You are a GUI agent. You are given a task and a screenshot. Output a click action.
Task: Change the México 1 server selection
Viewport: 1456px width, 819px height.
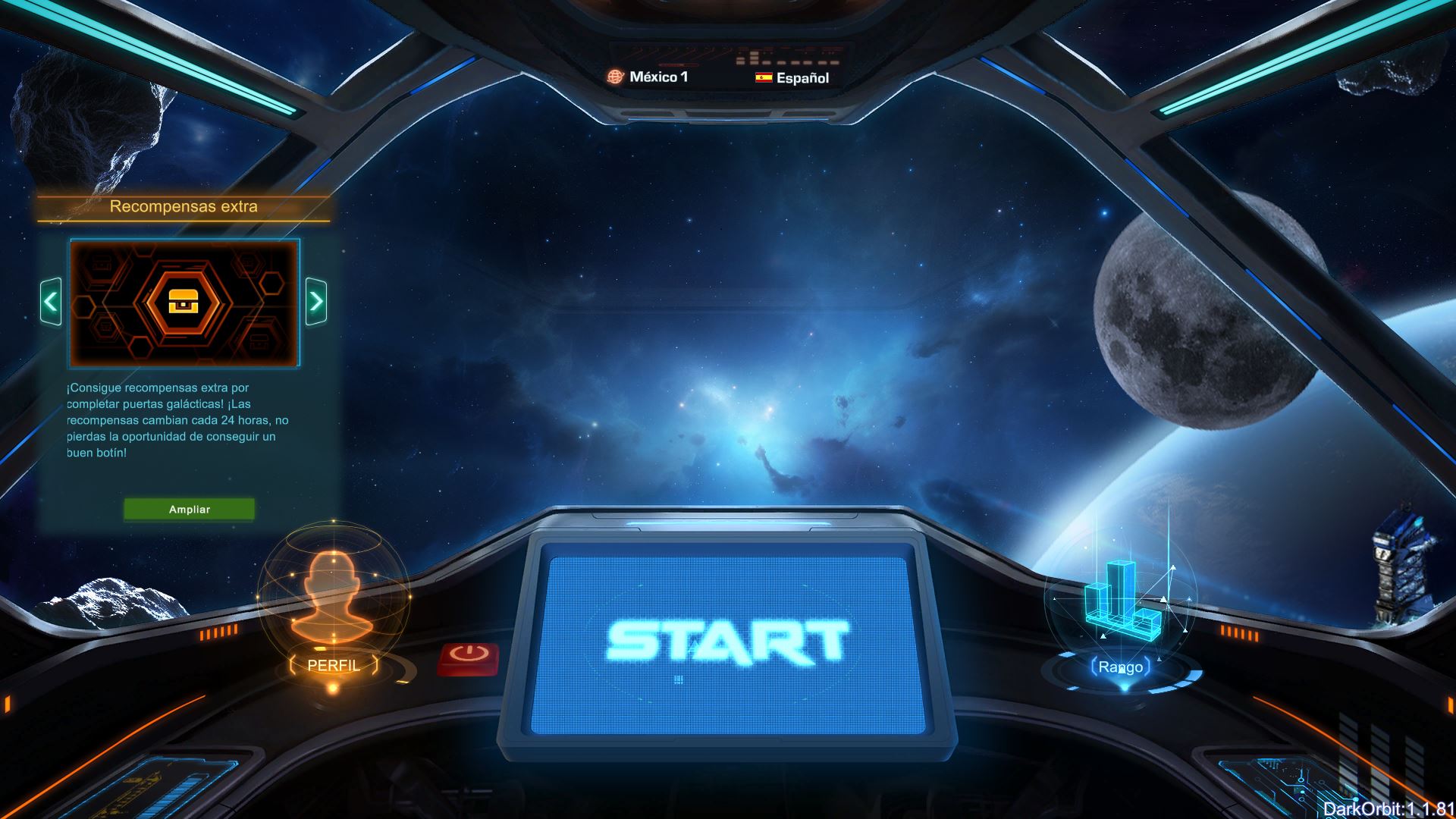point(648,77)
